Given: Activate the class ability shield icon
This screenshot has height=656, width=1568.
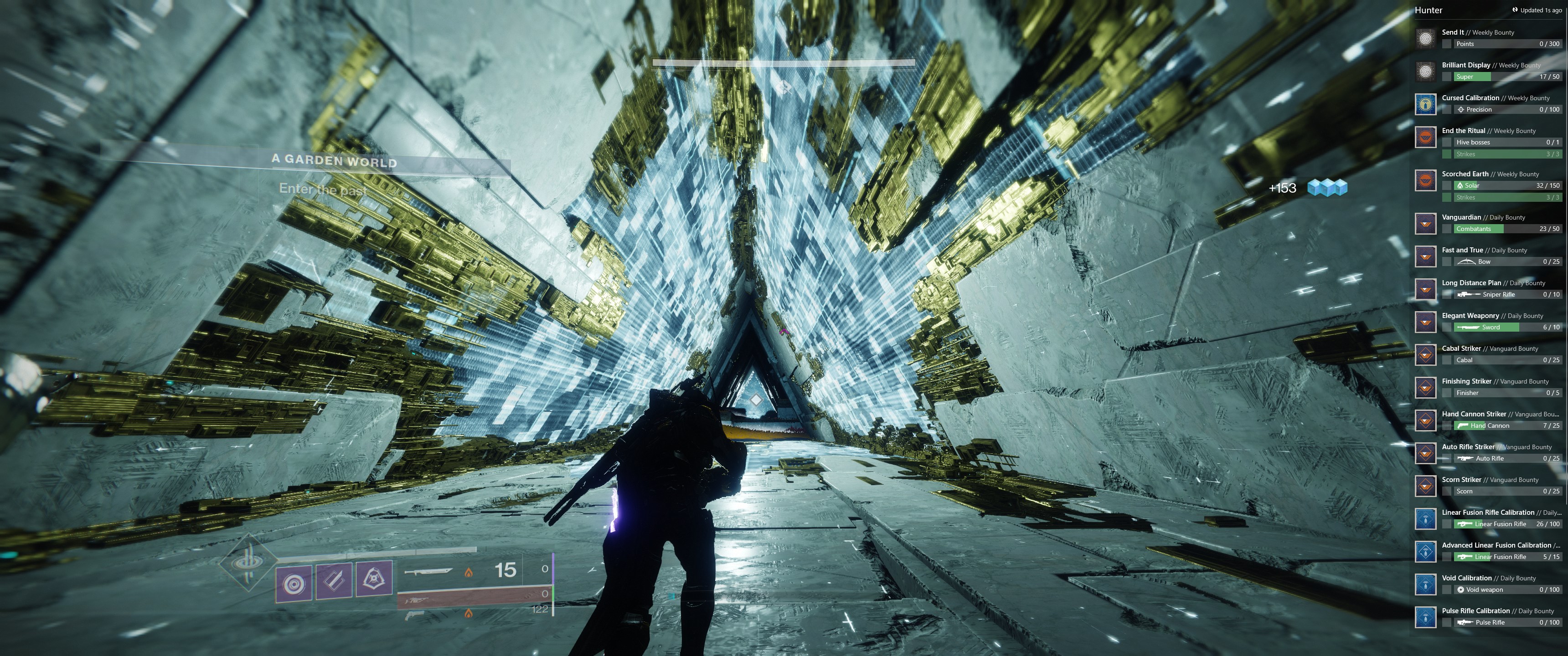Looking at the screenshot, I should (x=374, y=580).
